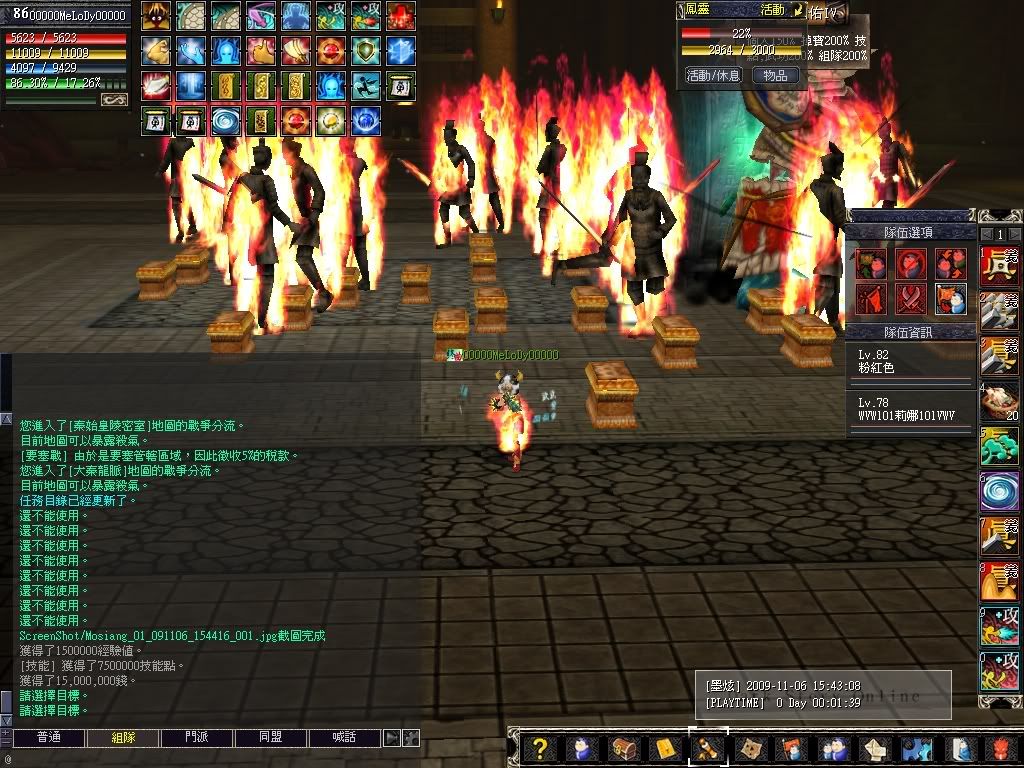
Task: Select party member Lv.78 WVW101莉娜101VWV
Action: point(910,409)
